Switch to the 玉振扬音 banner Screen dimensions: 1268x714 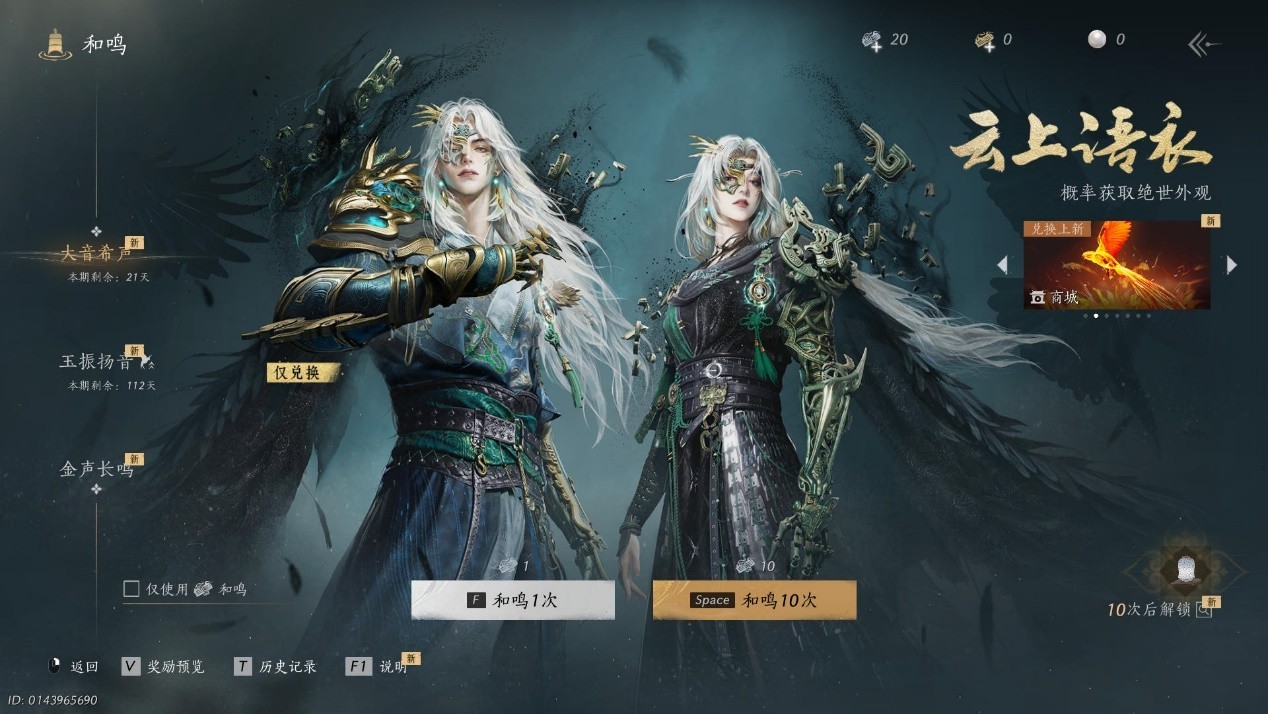[x=96, y=362]
